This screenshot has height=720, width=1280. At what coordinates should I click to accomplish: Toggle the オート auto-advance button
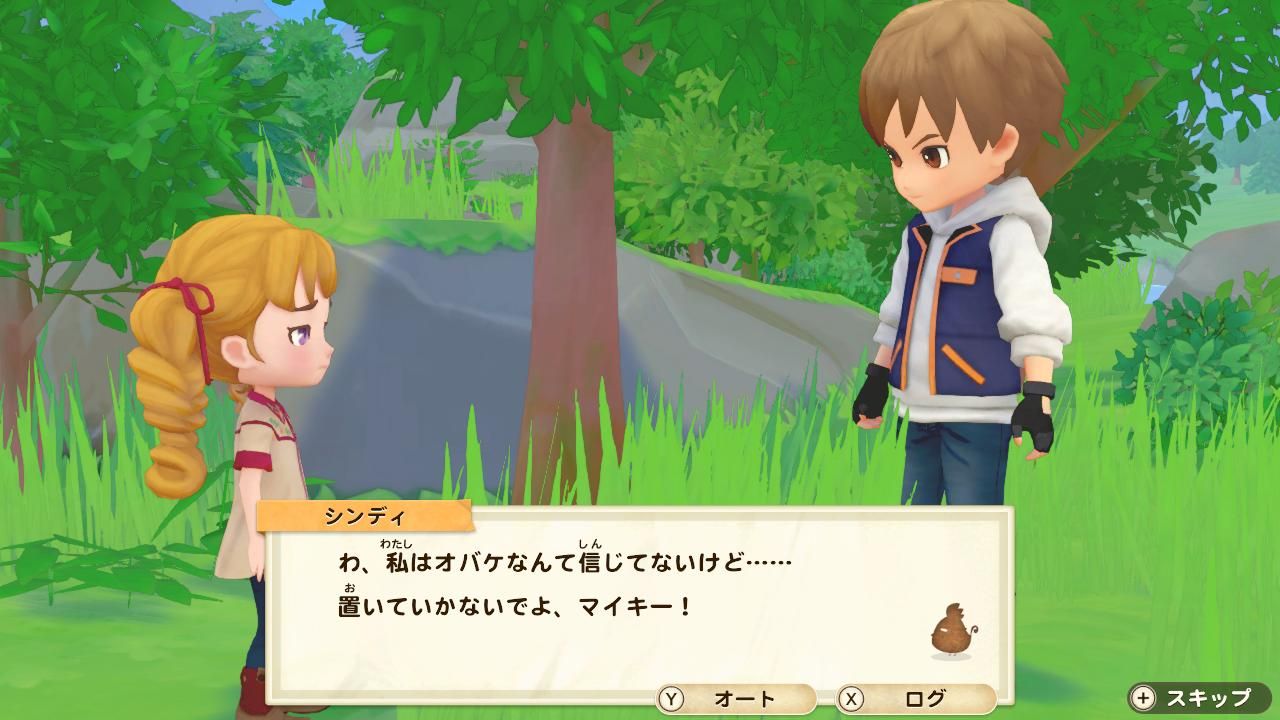coord(735,699)
